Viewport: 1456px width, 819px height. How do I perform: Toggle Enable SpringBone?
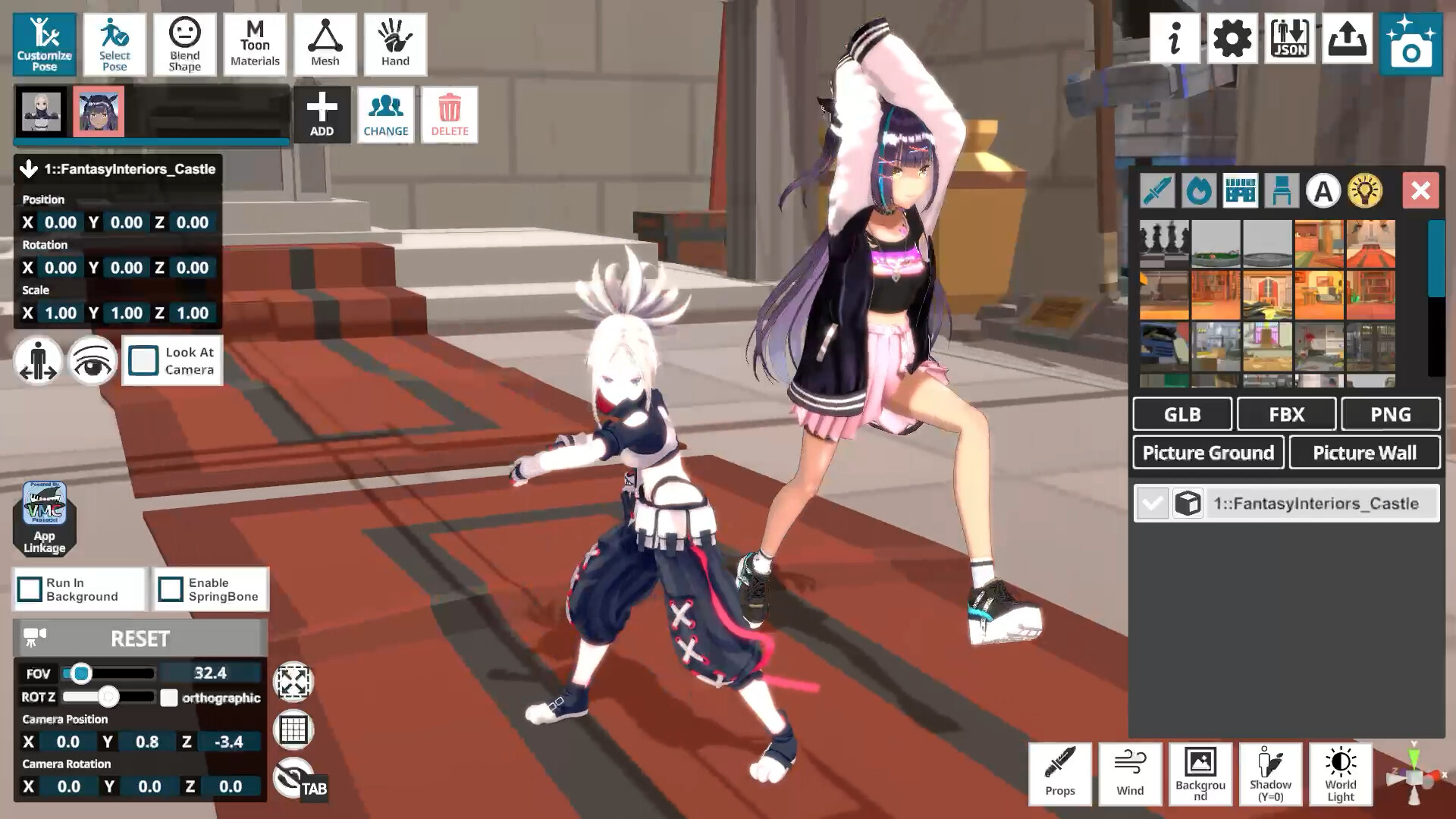coord(170,589)
